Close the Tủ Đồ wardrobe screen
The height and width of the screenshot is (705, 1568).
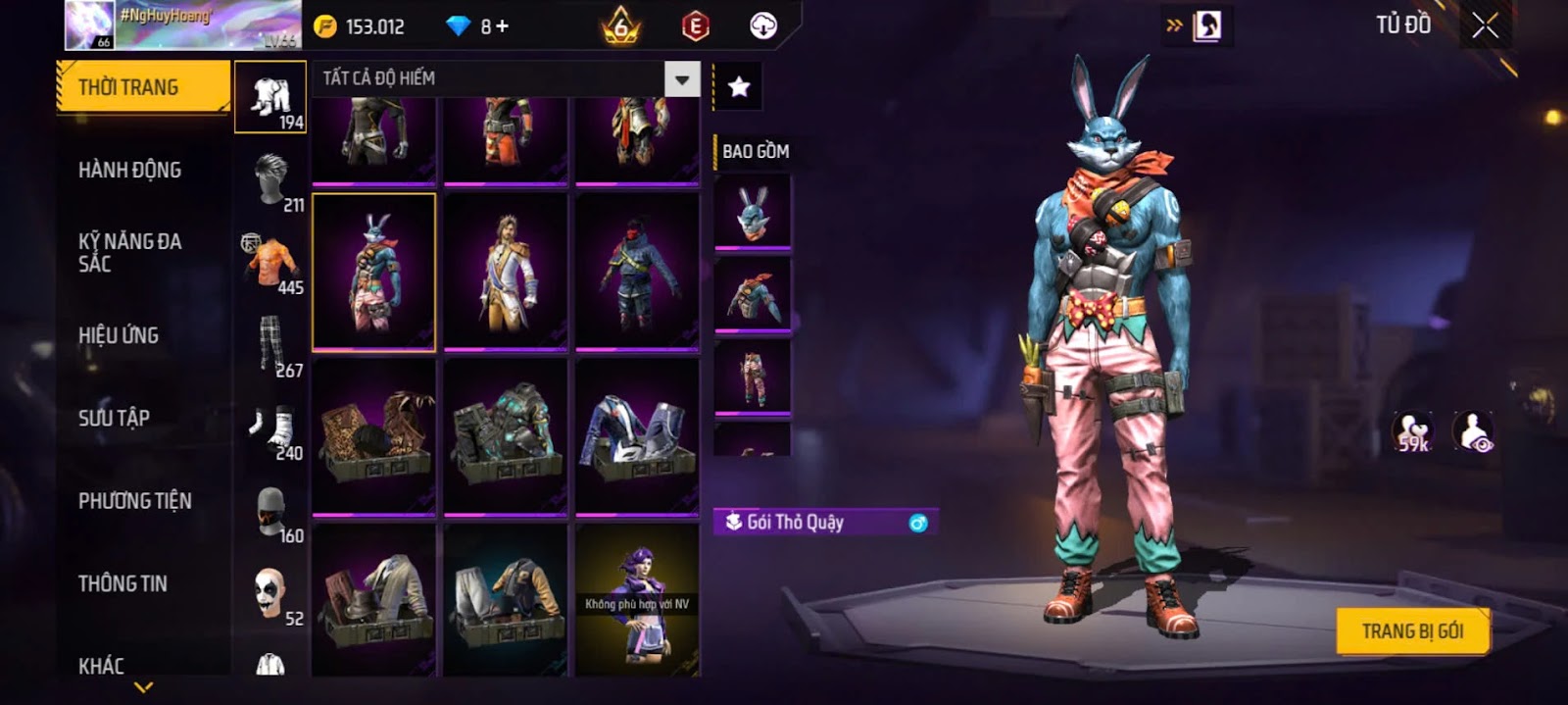[x=1485, y=25]
